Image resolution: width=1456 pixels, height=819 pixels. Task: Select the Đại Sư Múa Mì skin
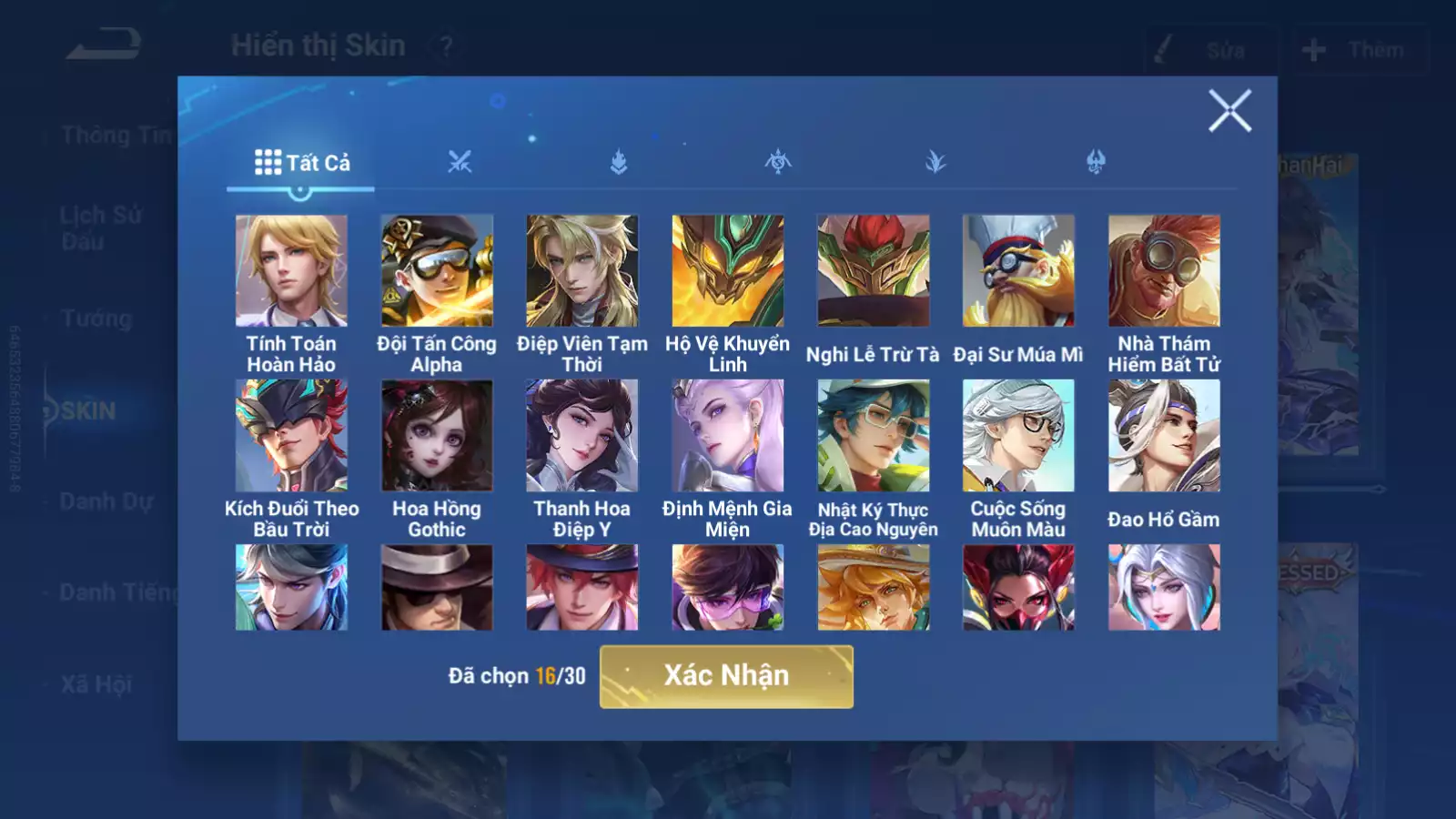point(1018,270)
